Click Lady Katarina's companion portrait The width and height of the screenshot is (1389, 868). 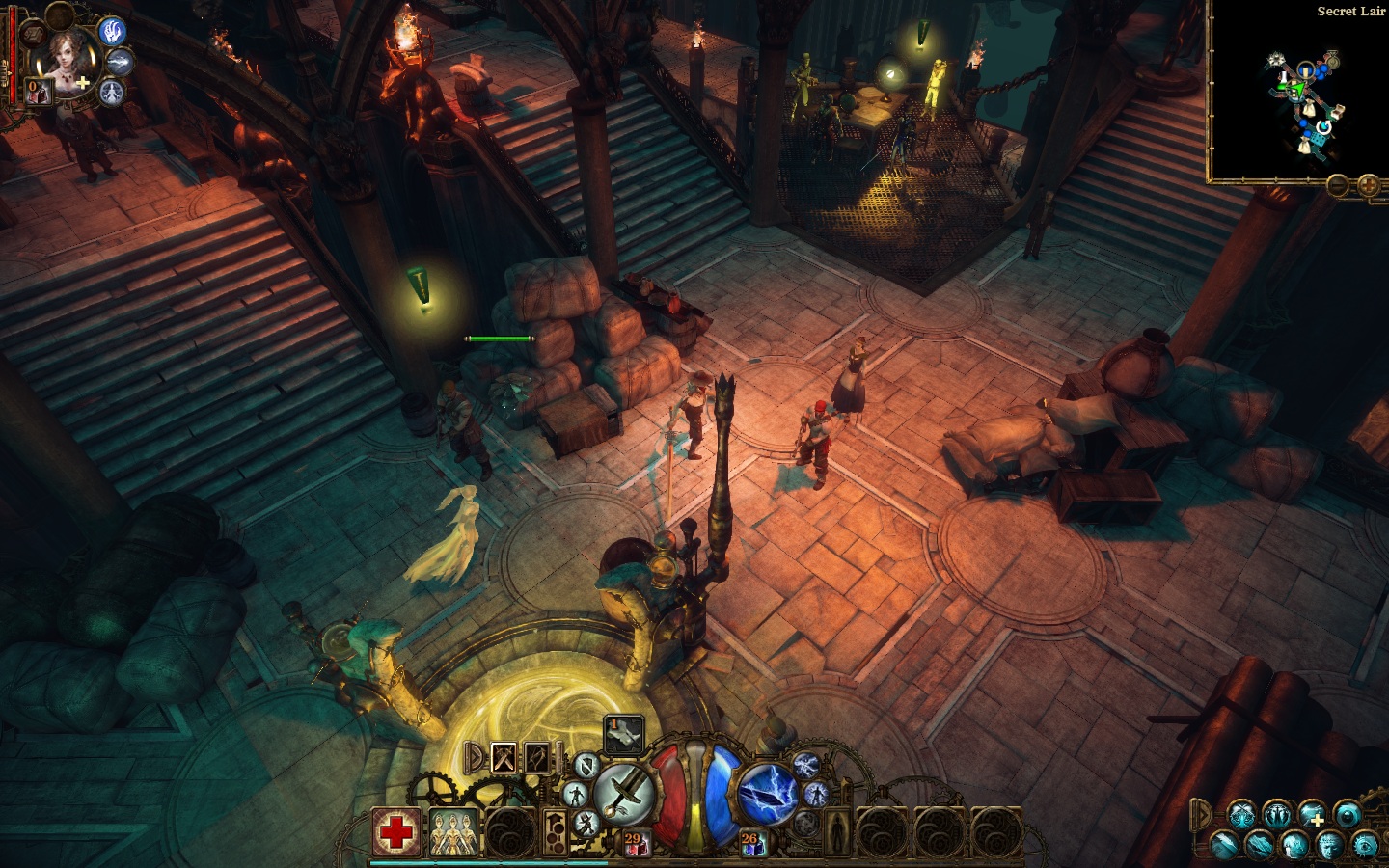(x=68, y=58)
